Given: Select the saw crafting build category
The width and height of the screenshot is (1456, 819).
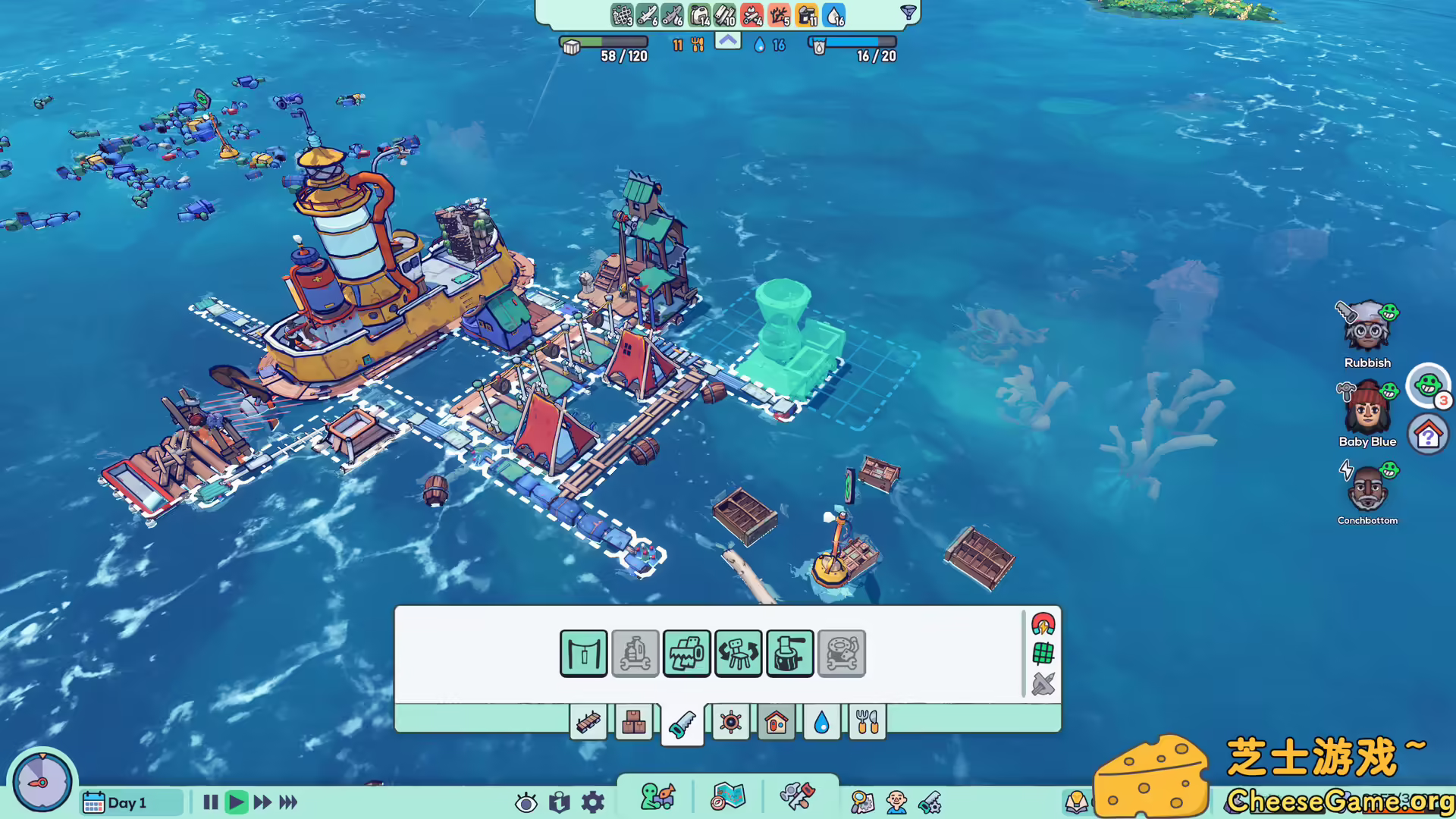Looking at the screenshot, I should 682,723.
